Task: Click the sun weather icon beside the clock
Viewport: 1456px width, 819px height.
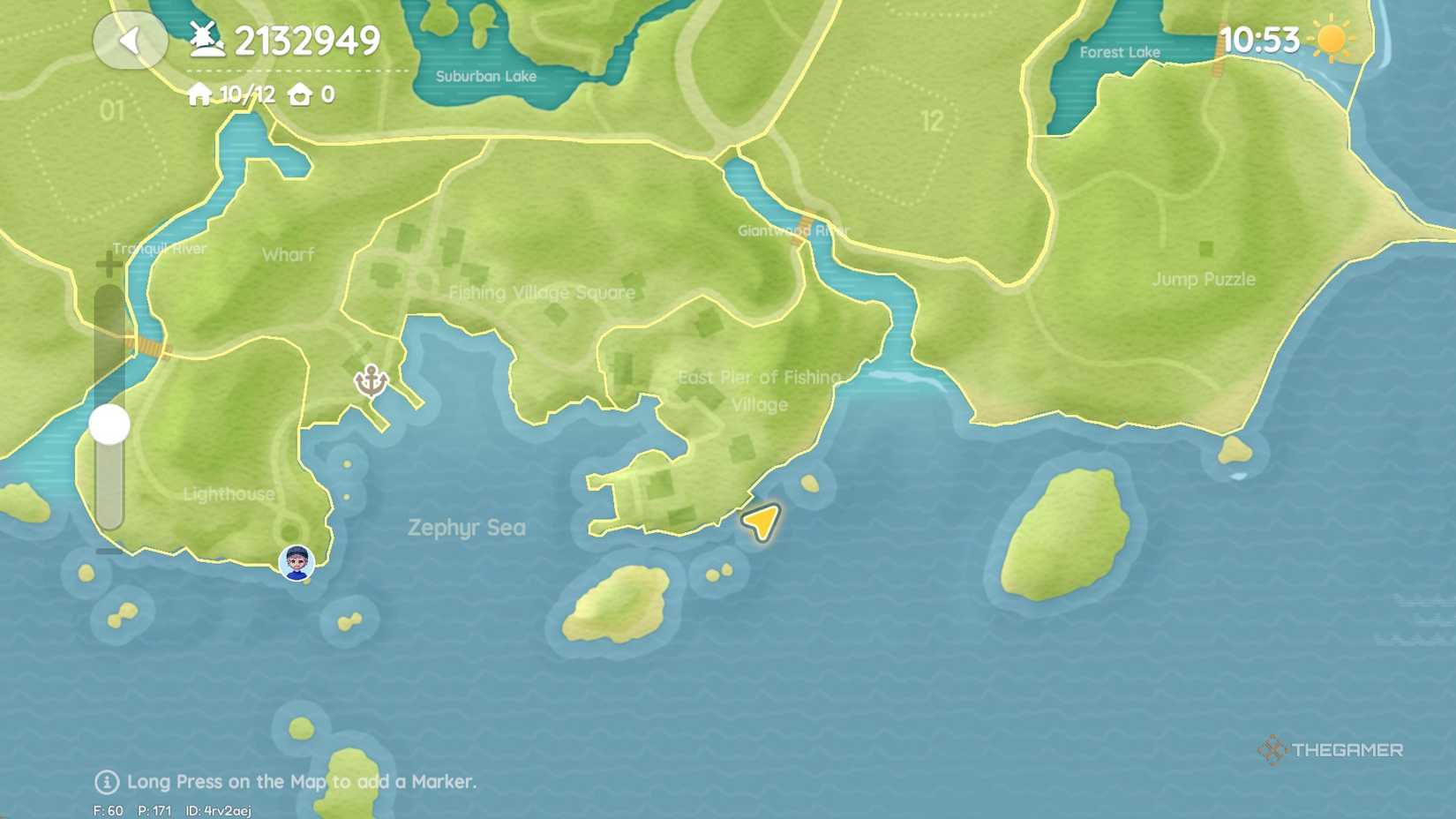Action: [1332, 40]
